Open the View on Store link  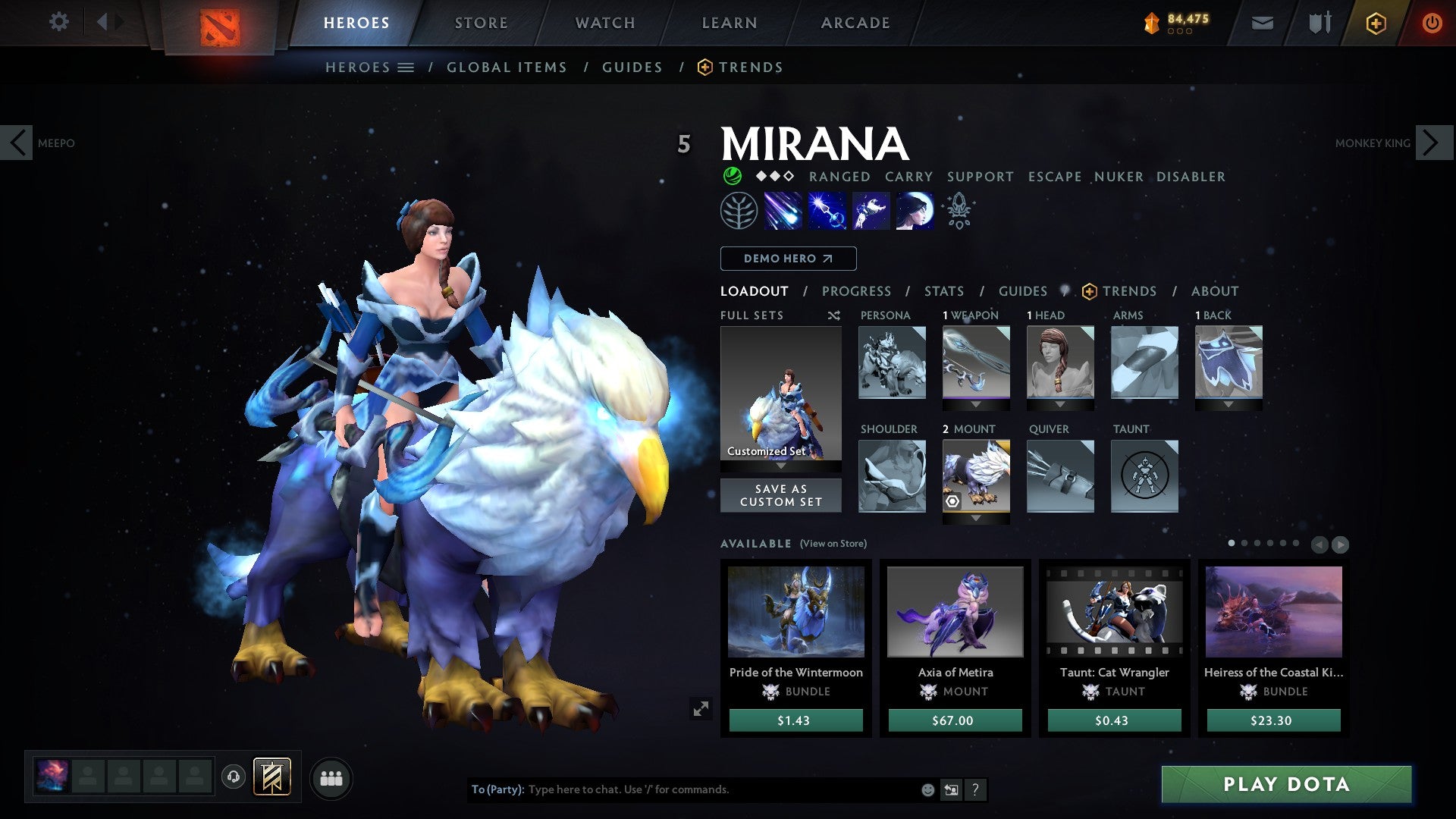[x=833, y=544]
